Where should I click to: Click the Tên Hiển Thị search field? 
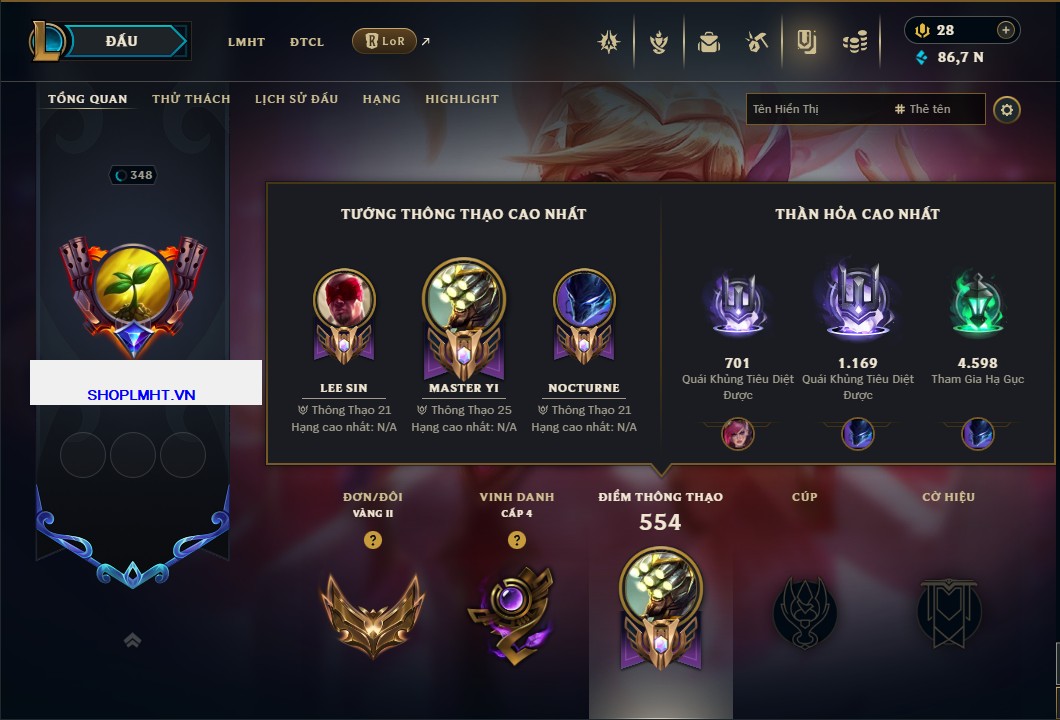(x=815, y=109)
